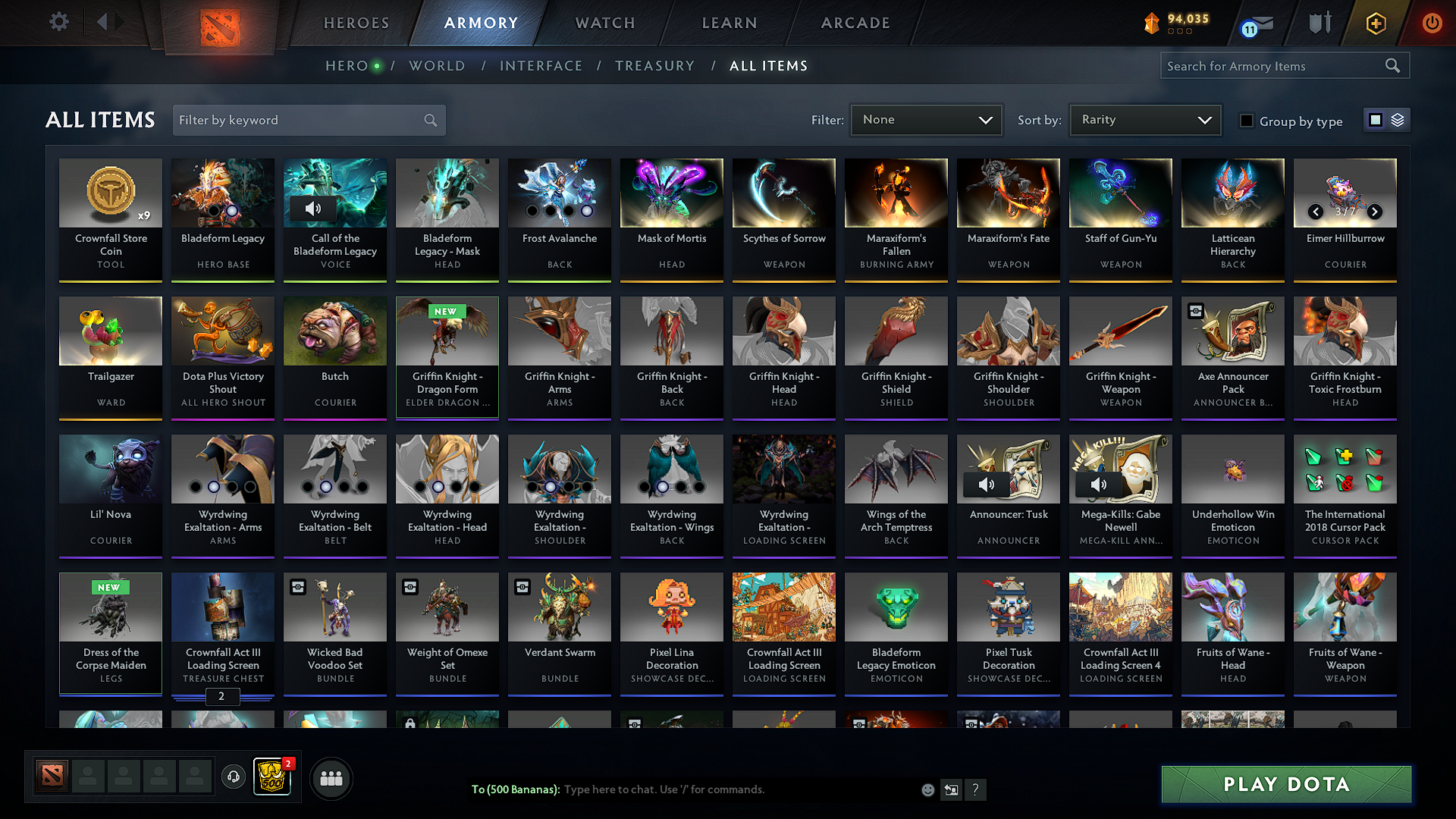
Task: Open the Filter dropdown set to None
Action: [926, 119]
